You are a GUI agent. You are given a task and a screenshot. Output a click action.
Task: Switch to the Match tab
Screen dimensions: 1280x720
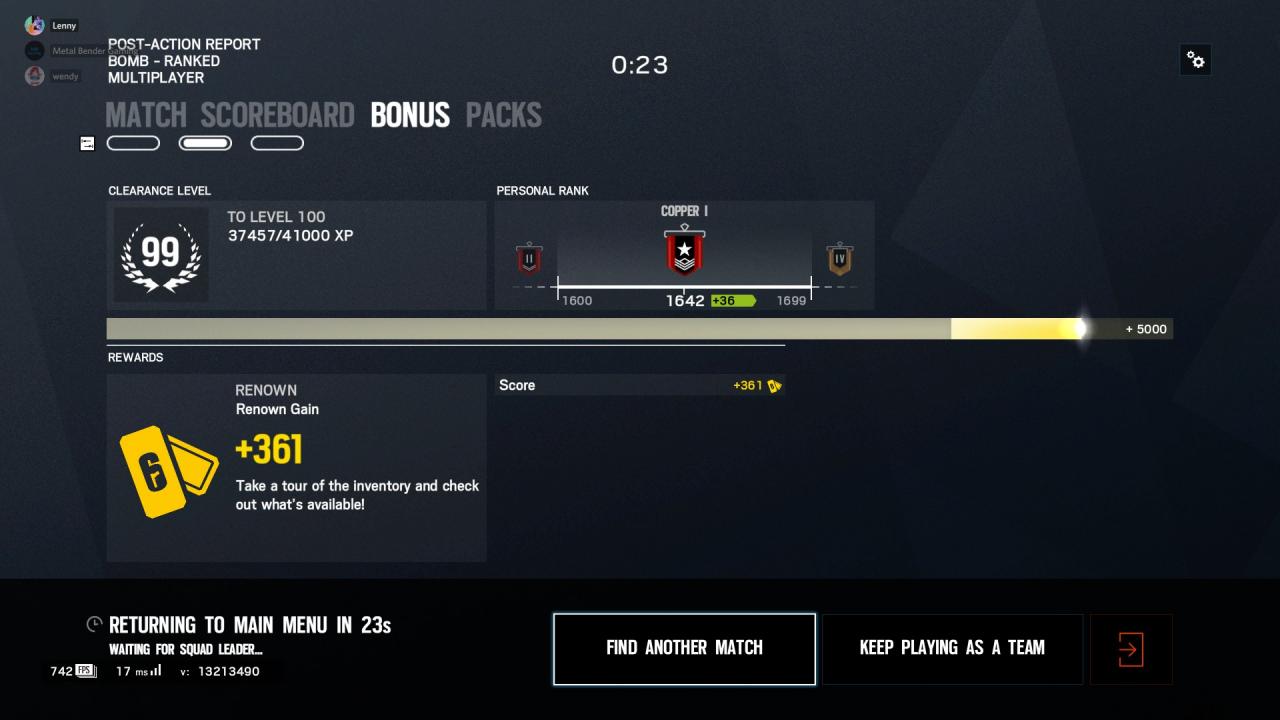click(146, 115)
